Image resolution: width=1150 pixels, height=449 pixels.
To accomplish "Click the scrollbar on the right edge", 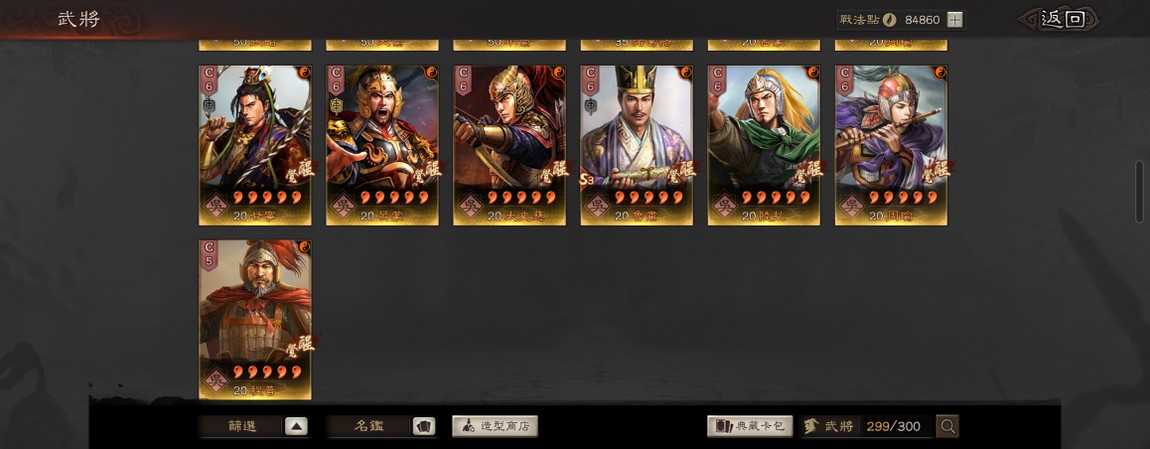I will click(1140, 190).
